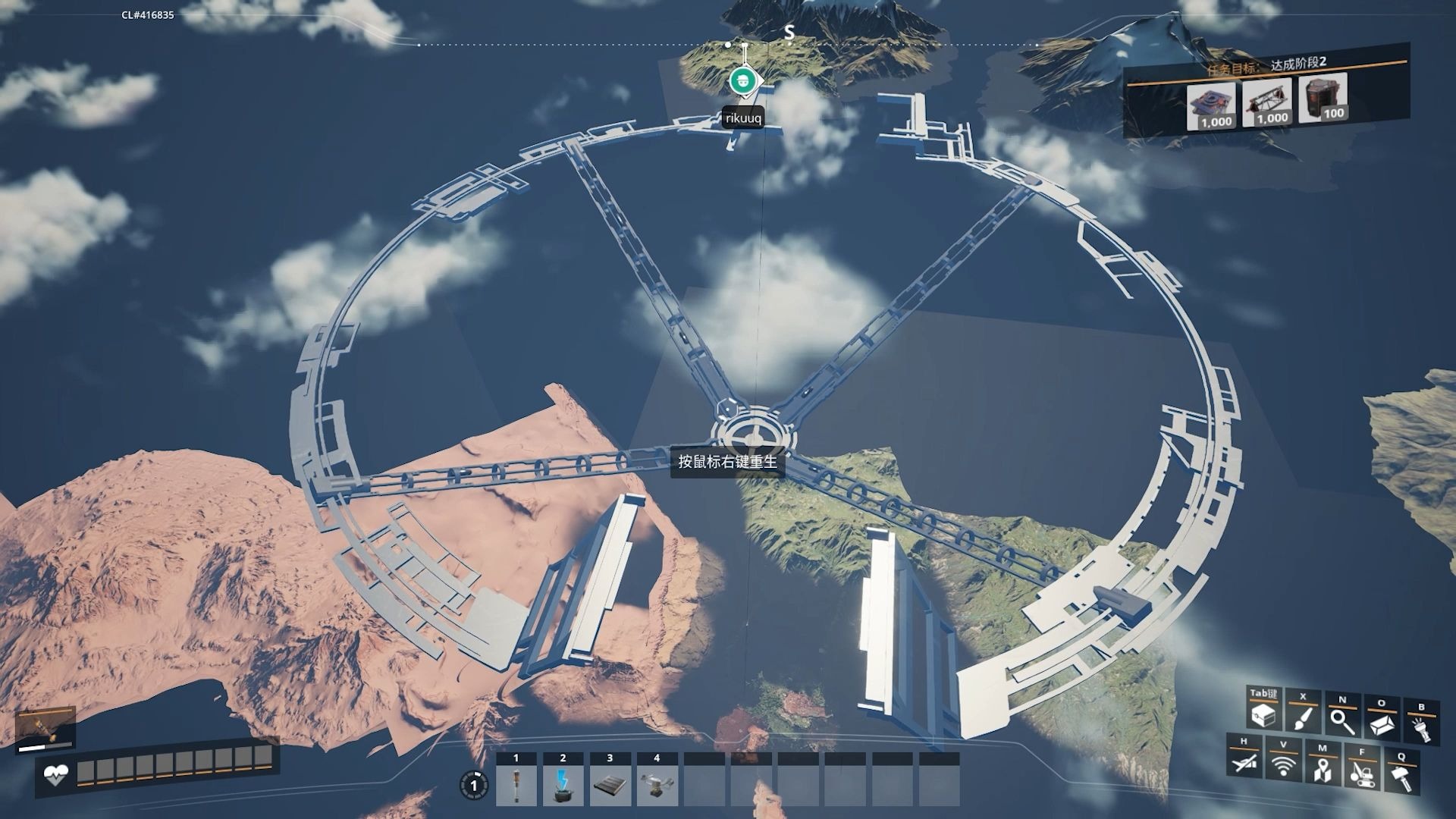Viewport: 1456px width, 819px height.
Task: Select the objective item requiring 100
Action: (1323, 98)
